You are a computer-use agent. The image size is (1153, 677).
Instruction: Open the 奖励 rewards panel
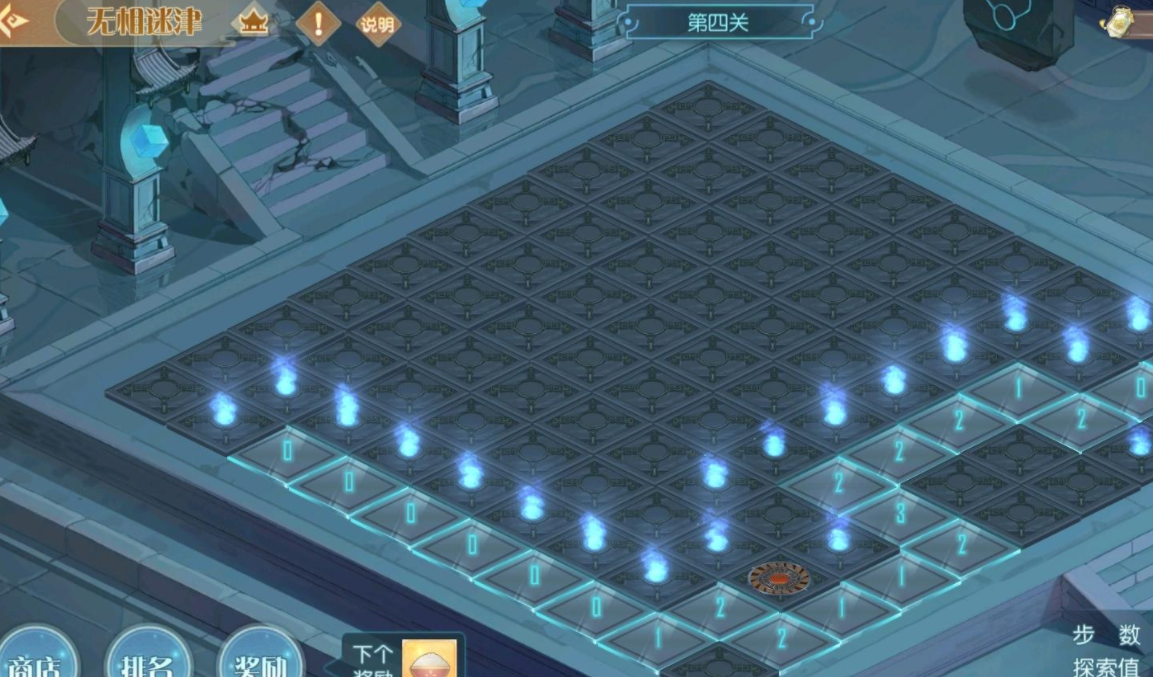click(261, 655)
